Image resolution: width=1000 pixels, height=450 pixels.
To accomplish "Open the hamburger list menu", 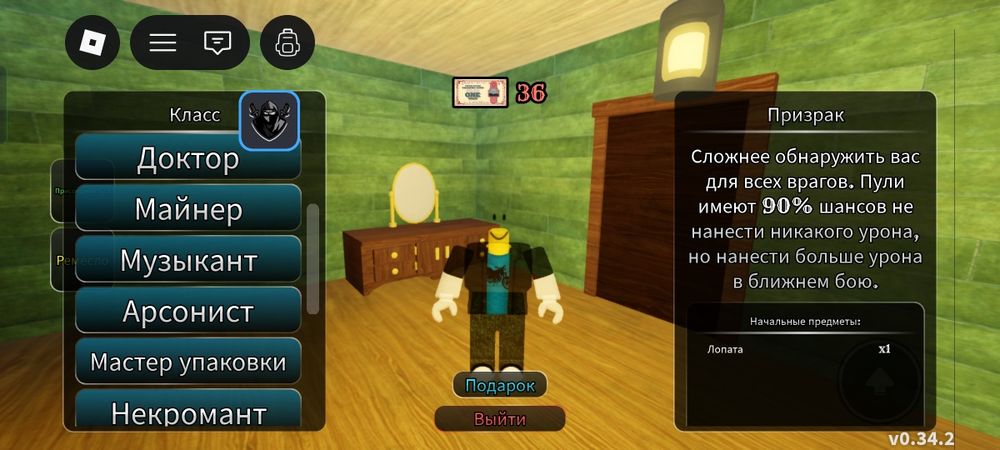I will [163, 42].
